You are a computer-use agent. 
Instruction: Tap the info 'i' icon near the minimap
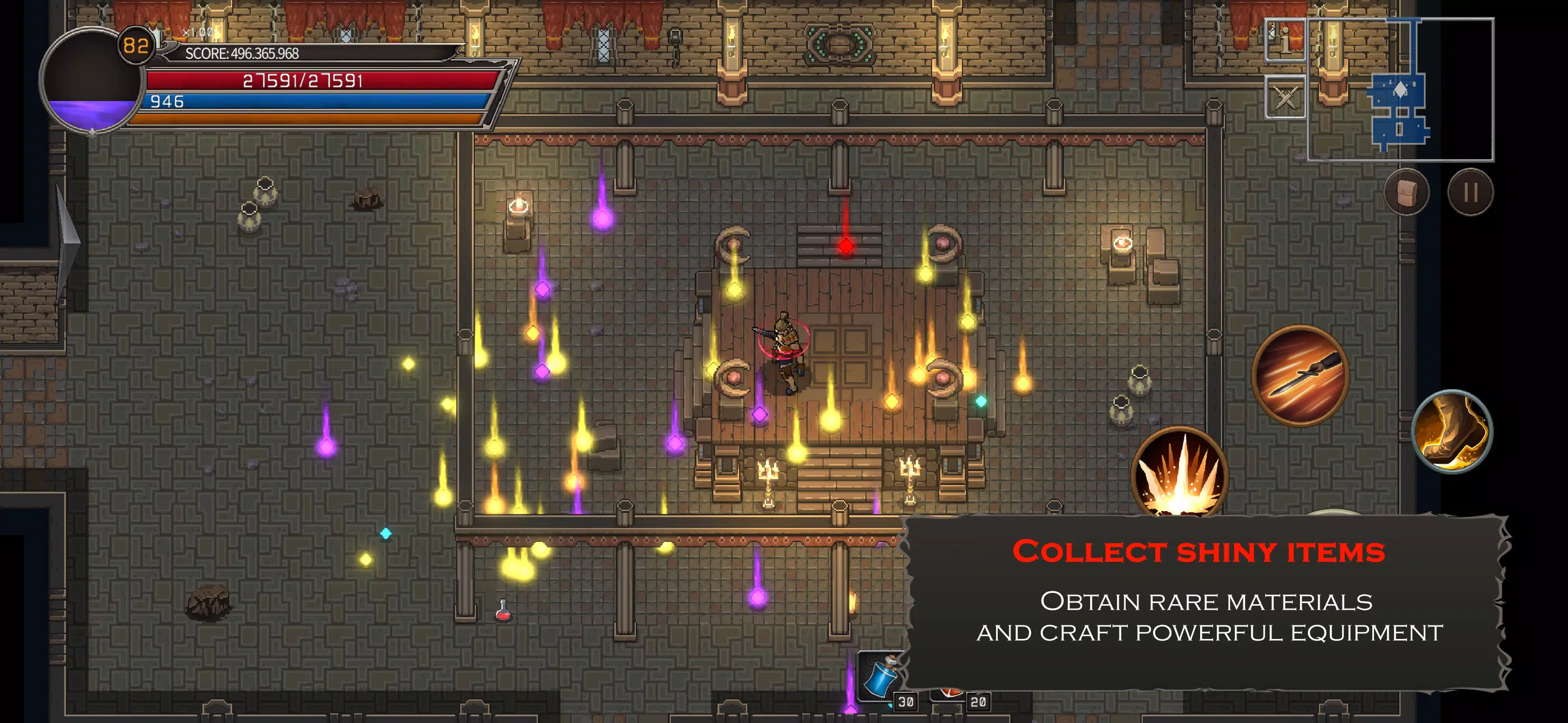click(1284, 41)
